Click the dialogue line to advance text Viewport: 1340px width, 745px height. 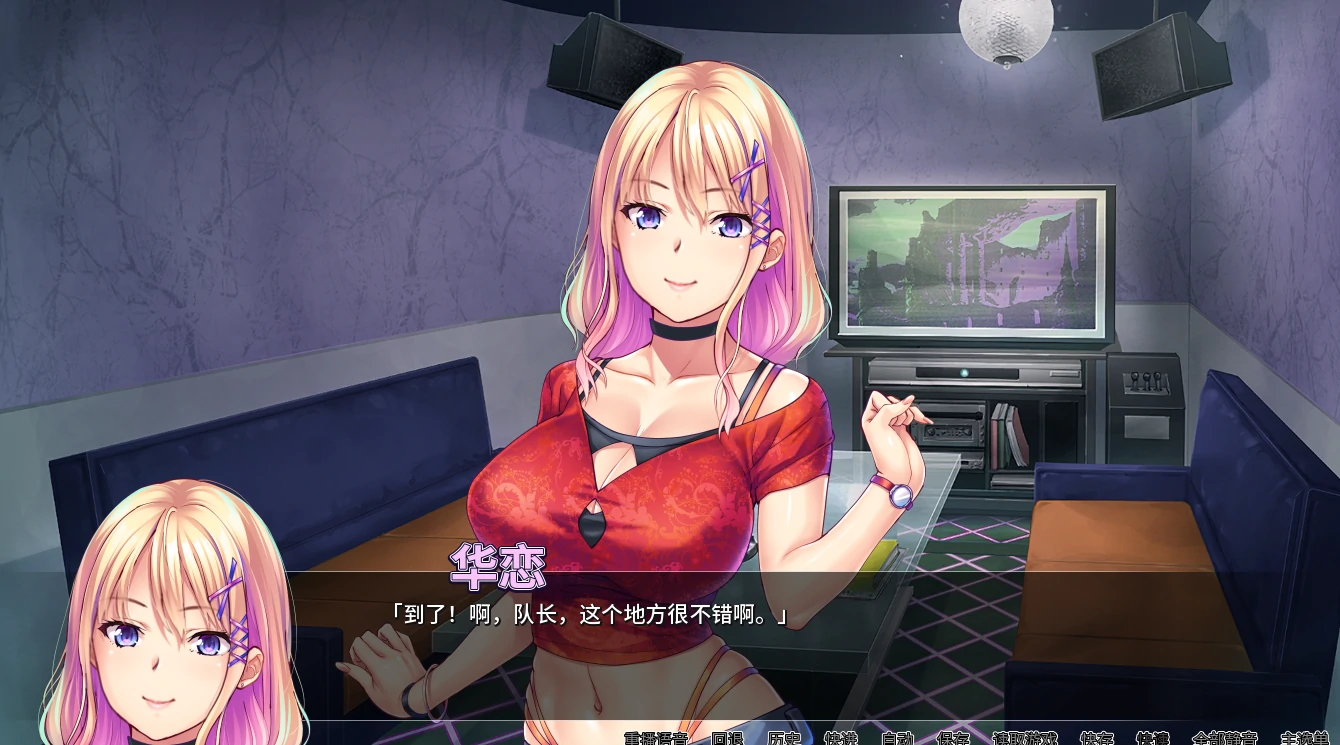(x=590, y=614)
